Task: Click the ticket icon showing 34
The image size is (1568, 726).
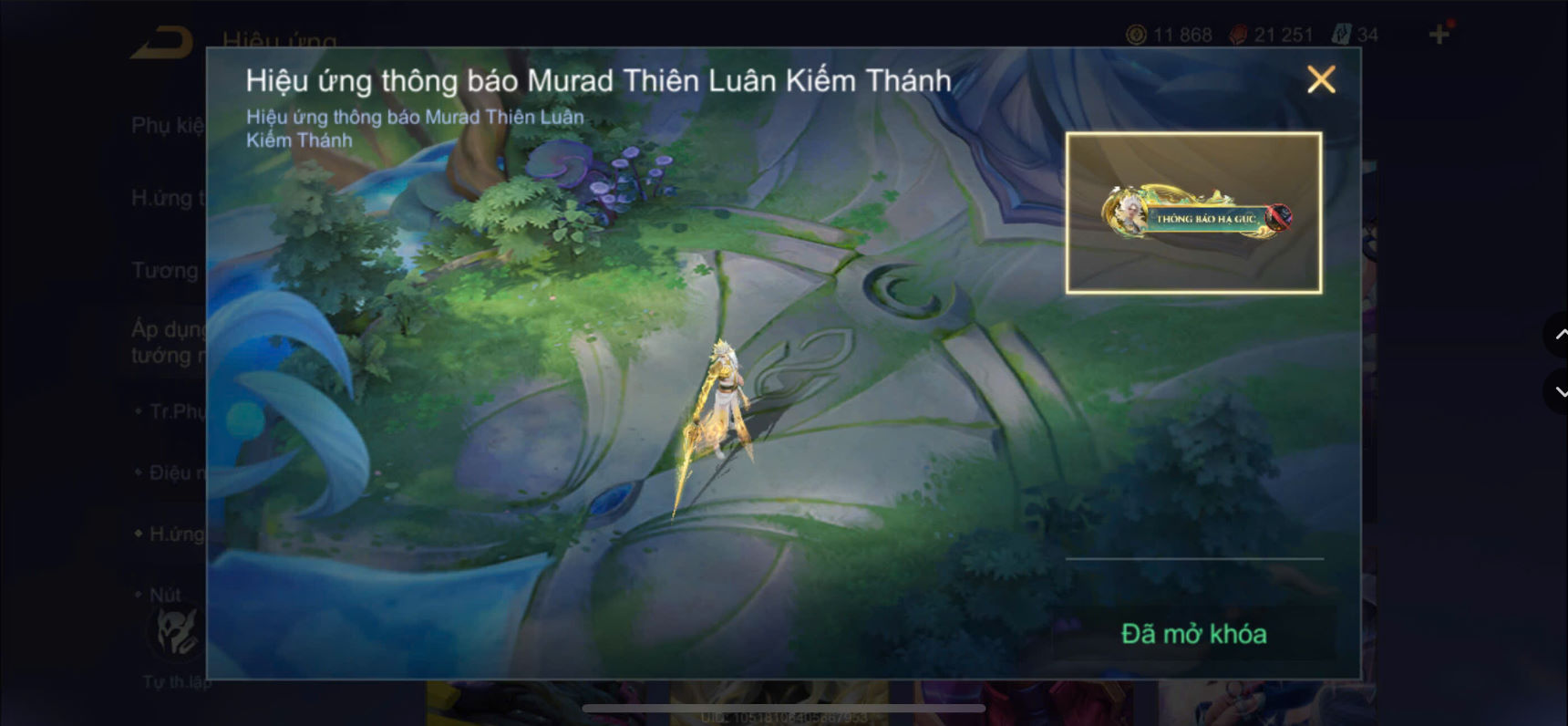Action: (1340, 34)
